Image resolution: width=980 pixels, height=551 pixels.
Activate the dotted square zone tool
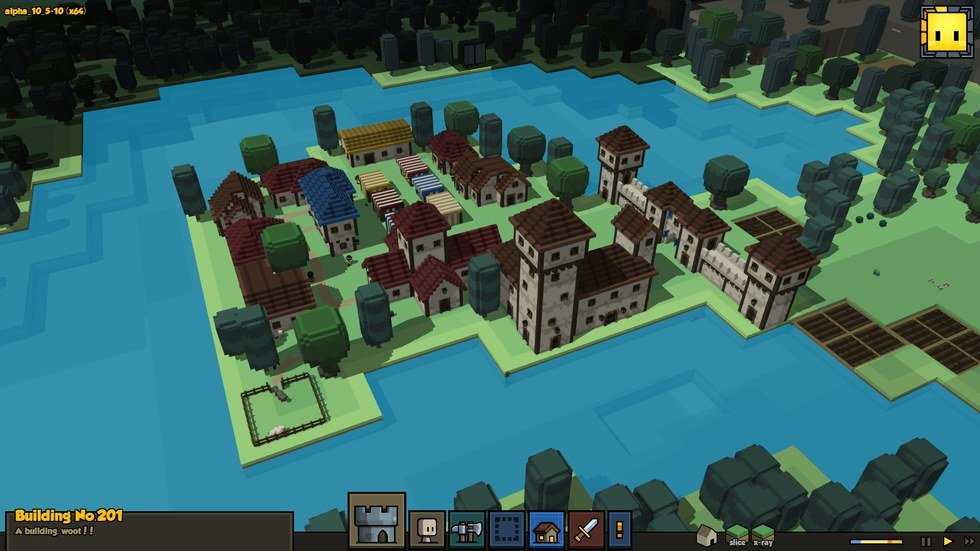(506, 529)
